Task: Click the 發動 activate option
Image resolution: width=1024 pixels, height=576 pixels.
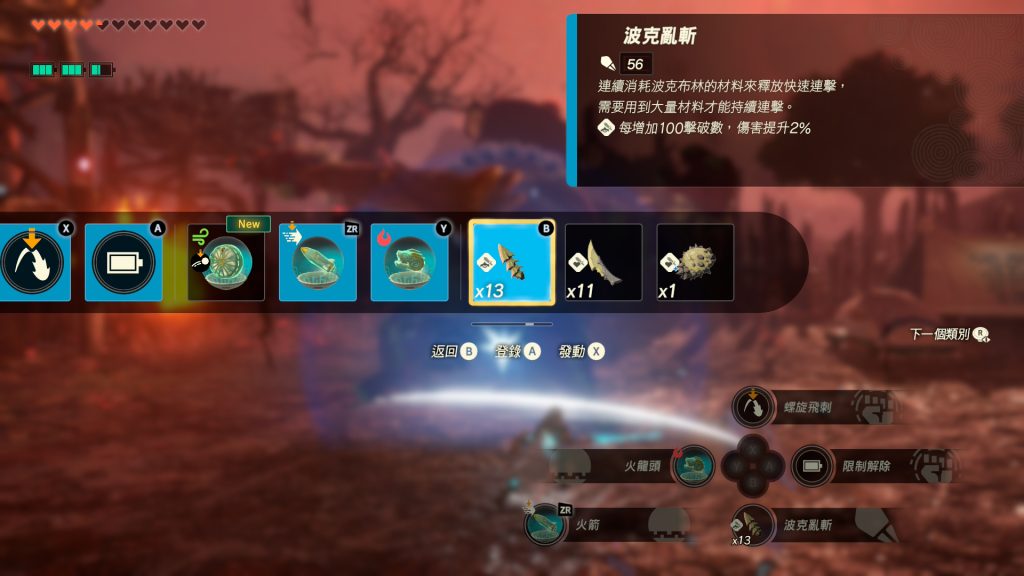Action: [581, 351]
